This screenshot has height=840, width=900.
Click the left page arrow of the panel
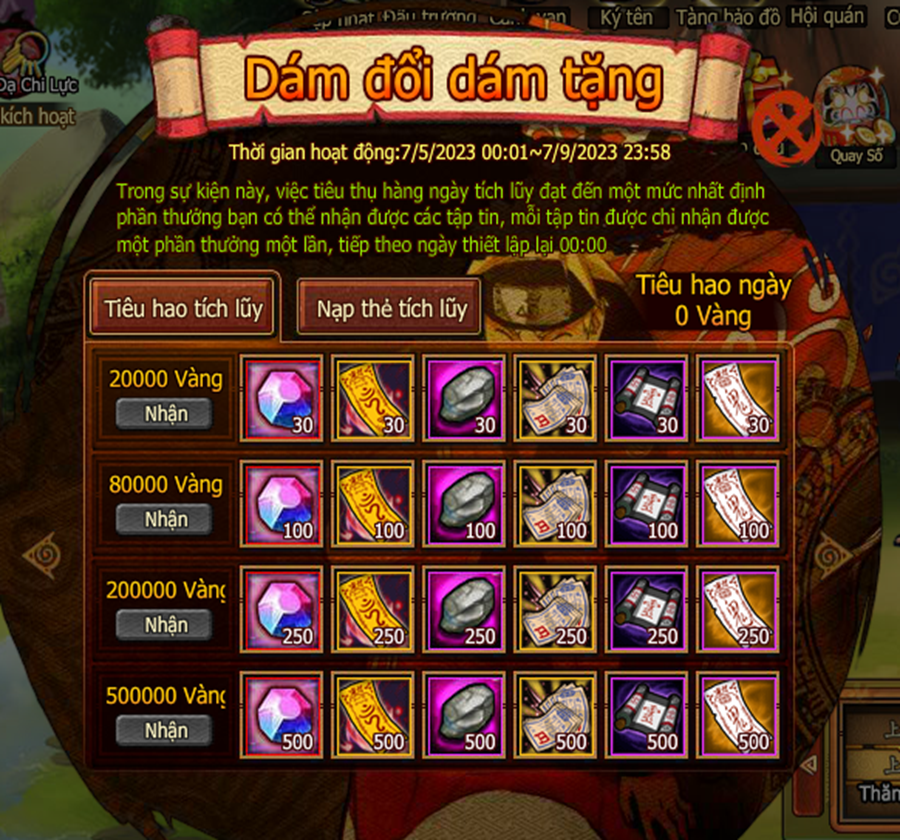click(x=43, y=553)
